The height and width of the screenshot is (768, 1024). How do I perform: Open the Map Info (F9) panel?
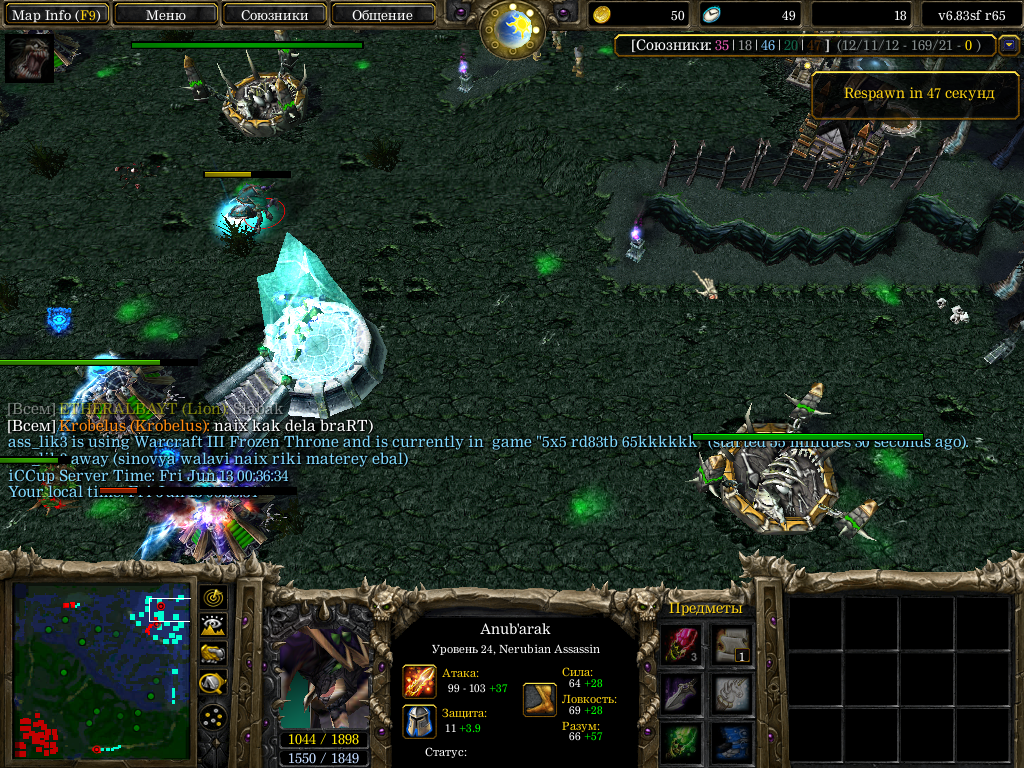click(55, 15)
